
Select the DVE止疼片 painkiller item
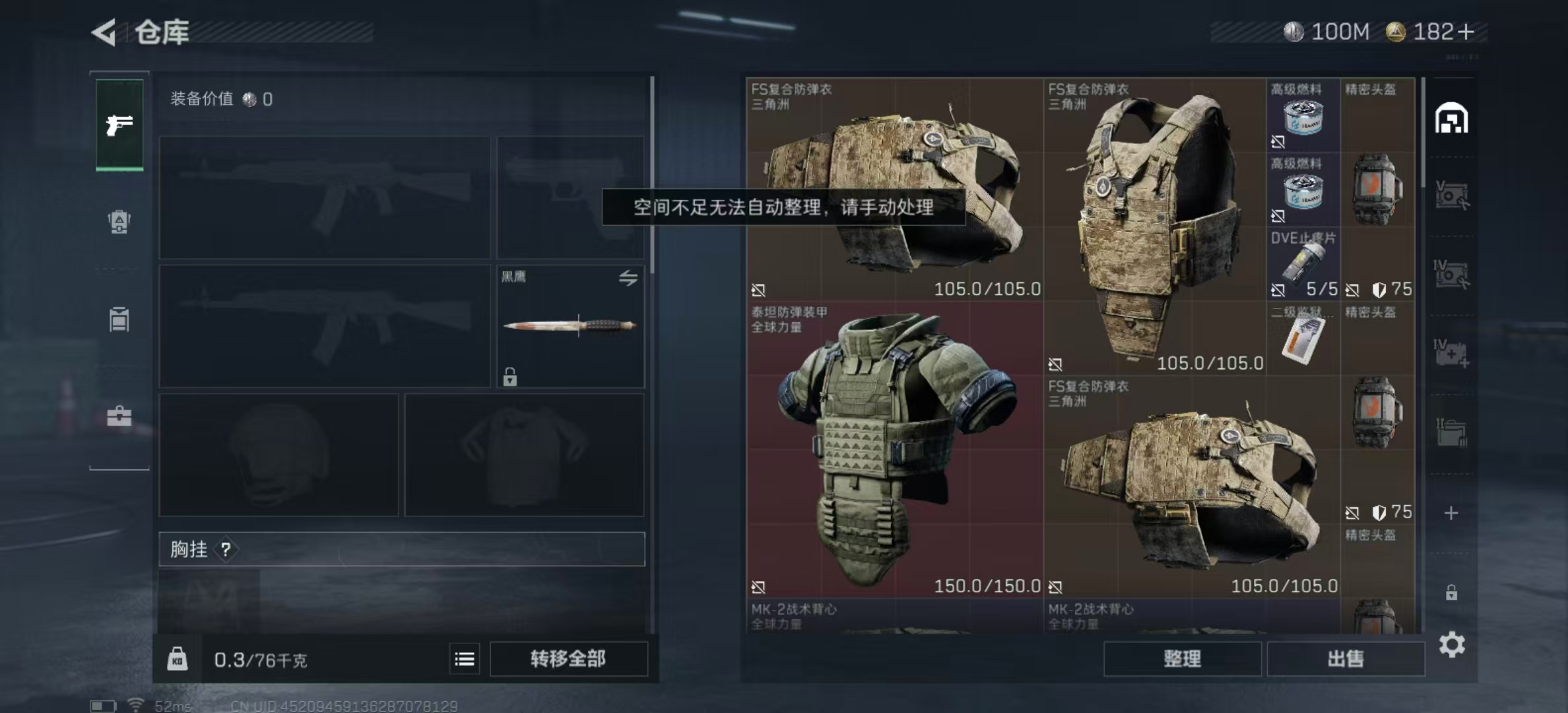[1303, 264]
